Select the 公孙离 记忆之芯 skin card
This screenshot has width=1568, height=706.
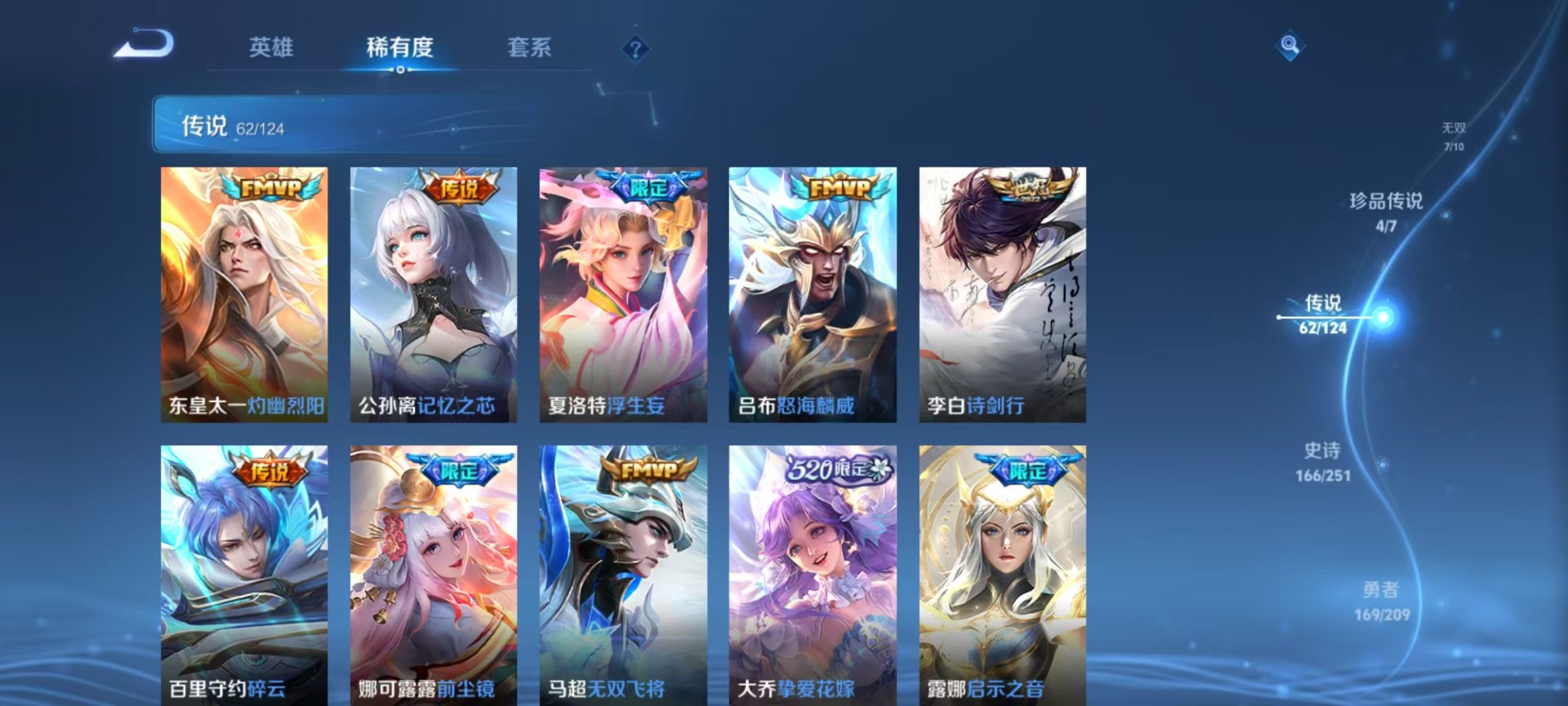coord(434,294)
